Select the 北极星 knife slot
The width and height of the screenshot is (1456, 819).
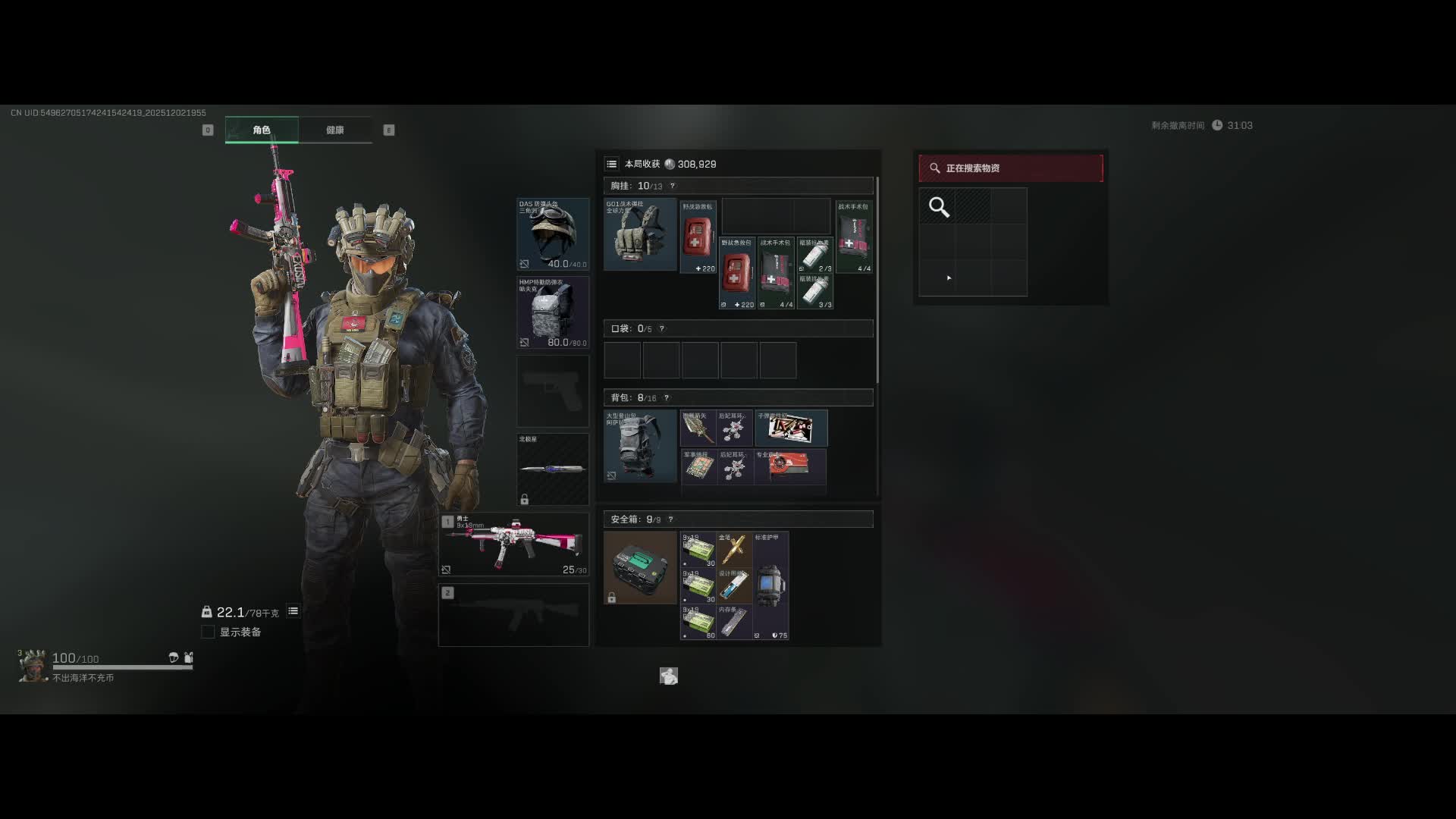(x=553, y=469)
